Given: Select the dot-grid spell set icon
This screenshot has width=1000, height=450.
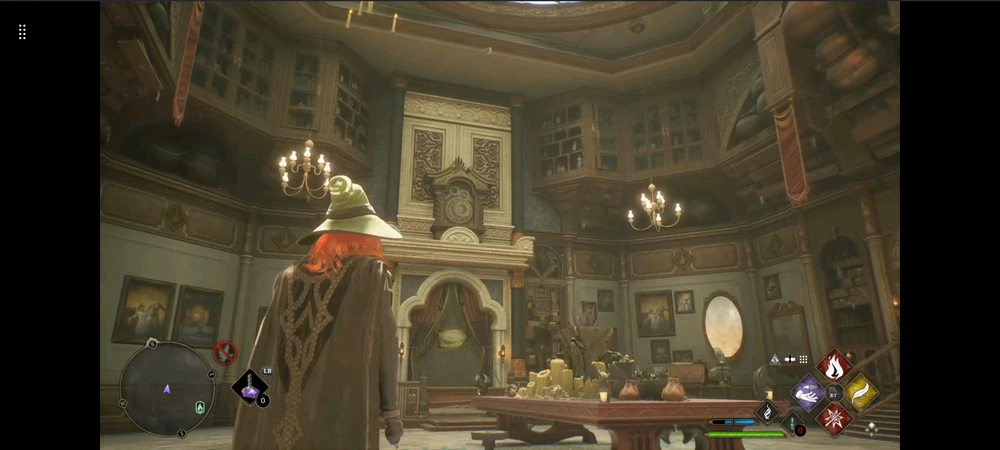Looking at the screenshot, I should coord(803,359).
